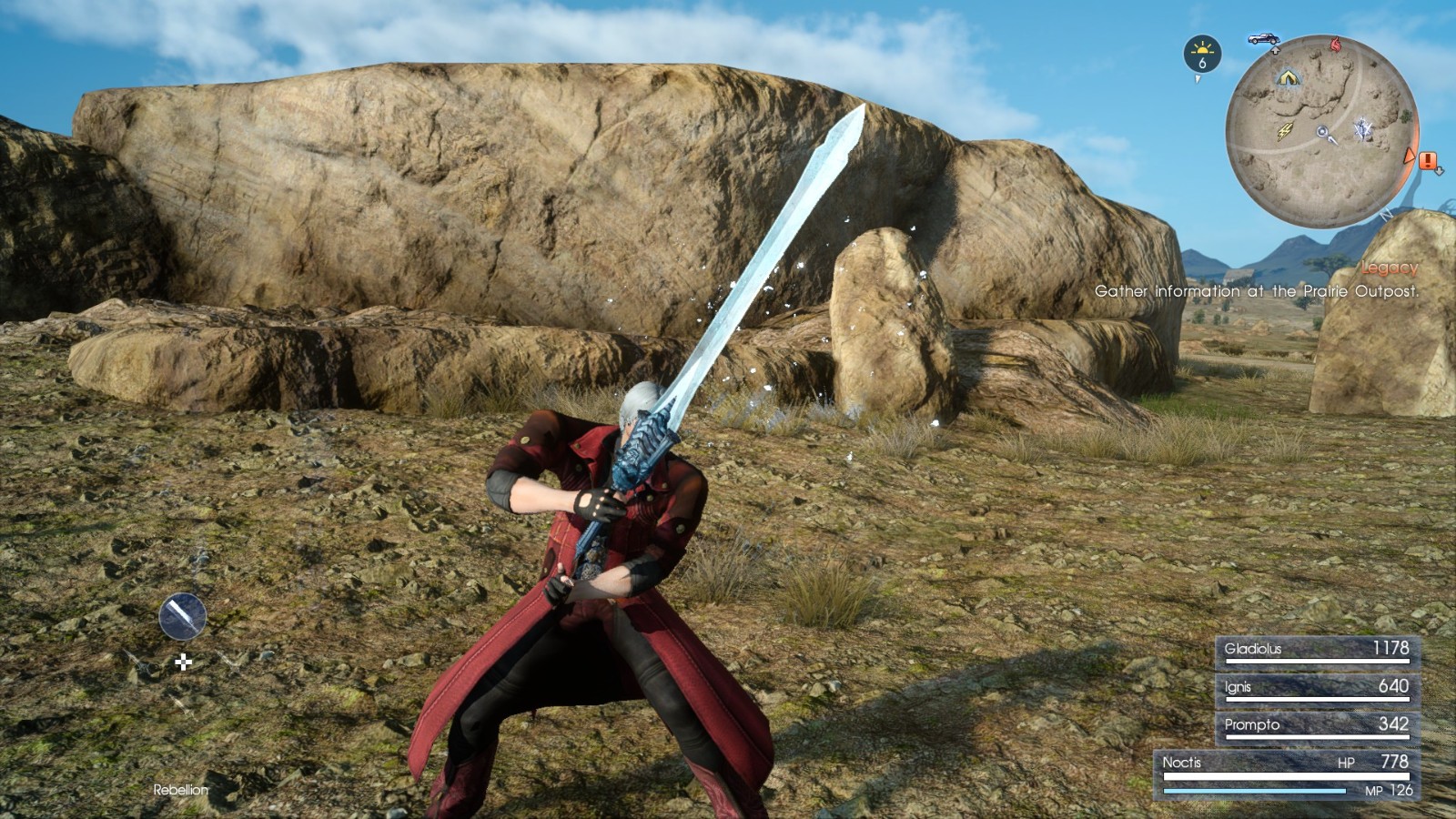Click the lightning elemental deposit icon on the minimap
Screen dimensions: 1456x819
coord(1283,130)
